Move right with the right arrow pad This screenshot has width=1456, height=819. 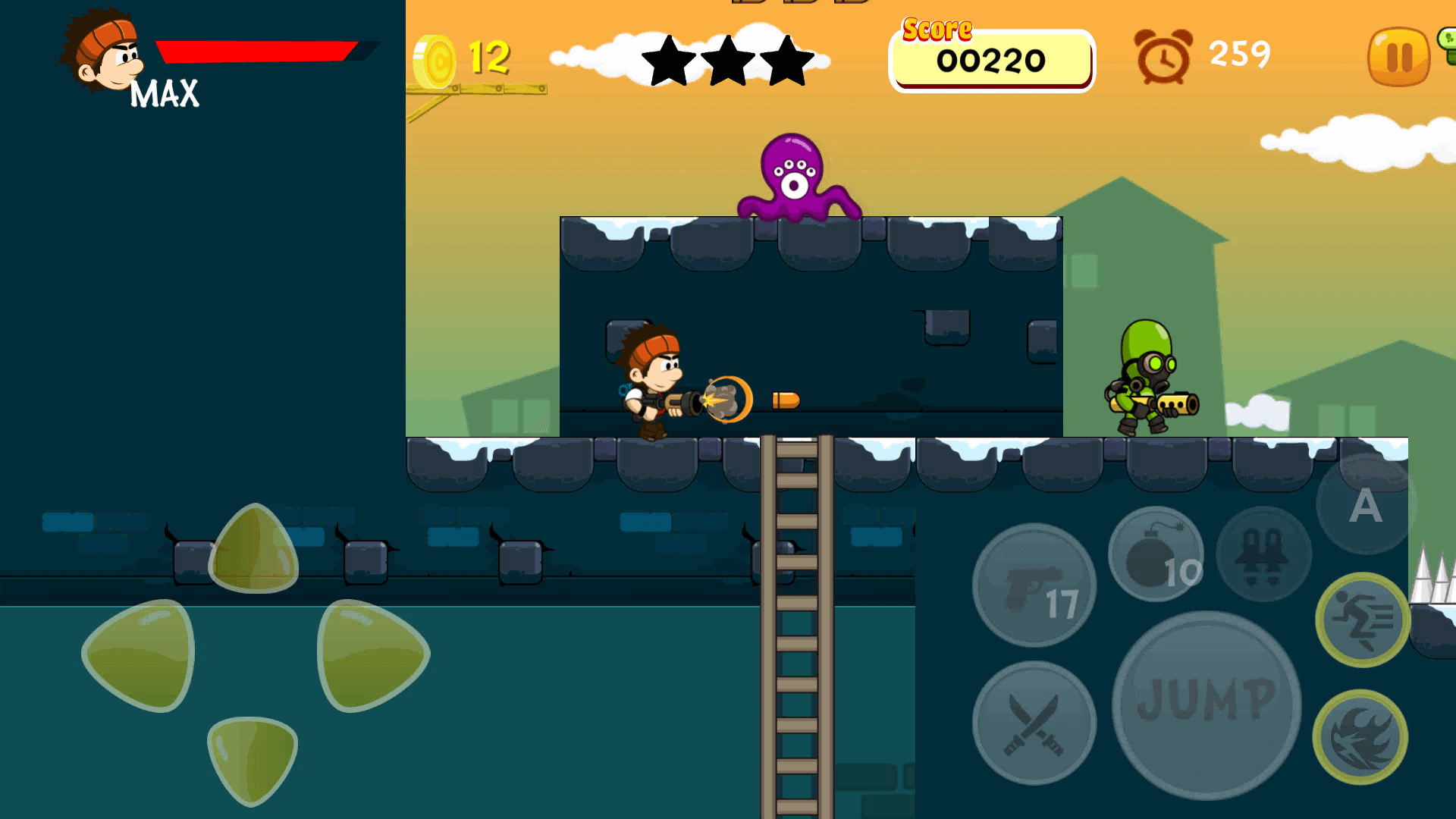(372, 655)
